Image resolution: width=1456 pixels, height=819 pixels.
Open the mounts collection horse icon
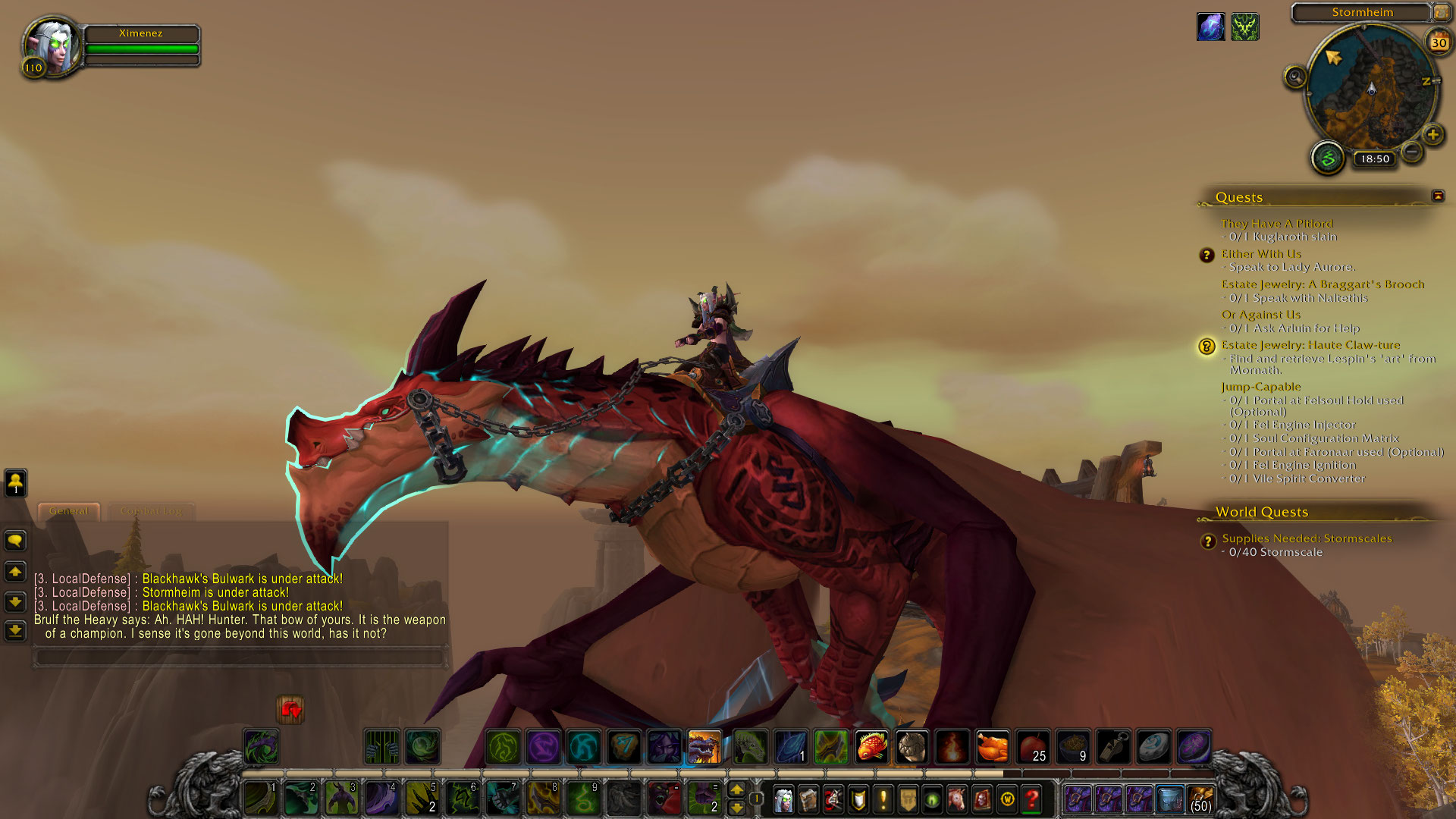[x=957, y=799]
